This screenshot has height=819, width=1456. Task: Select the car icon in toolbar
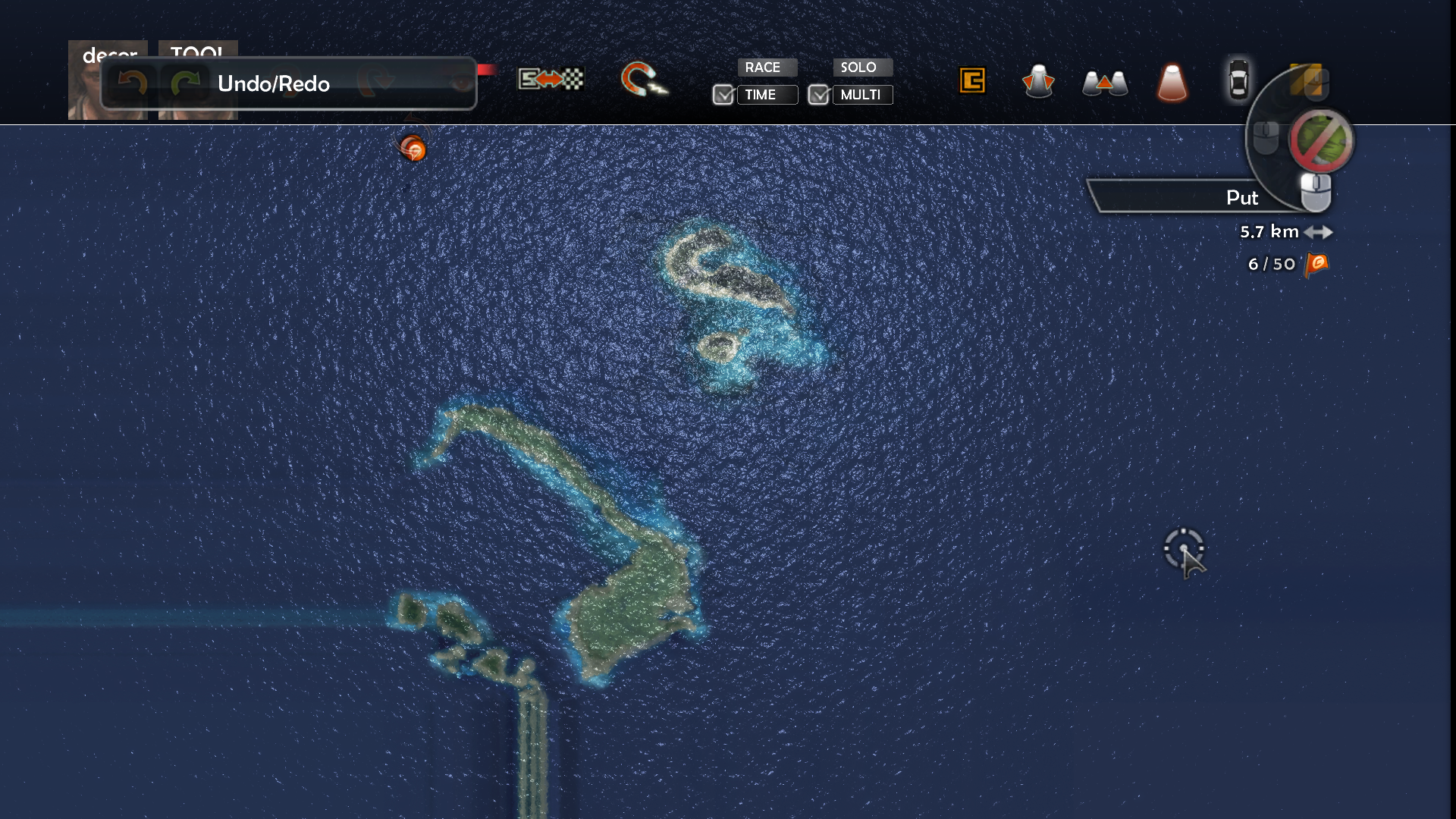(1238, 80)
